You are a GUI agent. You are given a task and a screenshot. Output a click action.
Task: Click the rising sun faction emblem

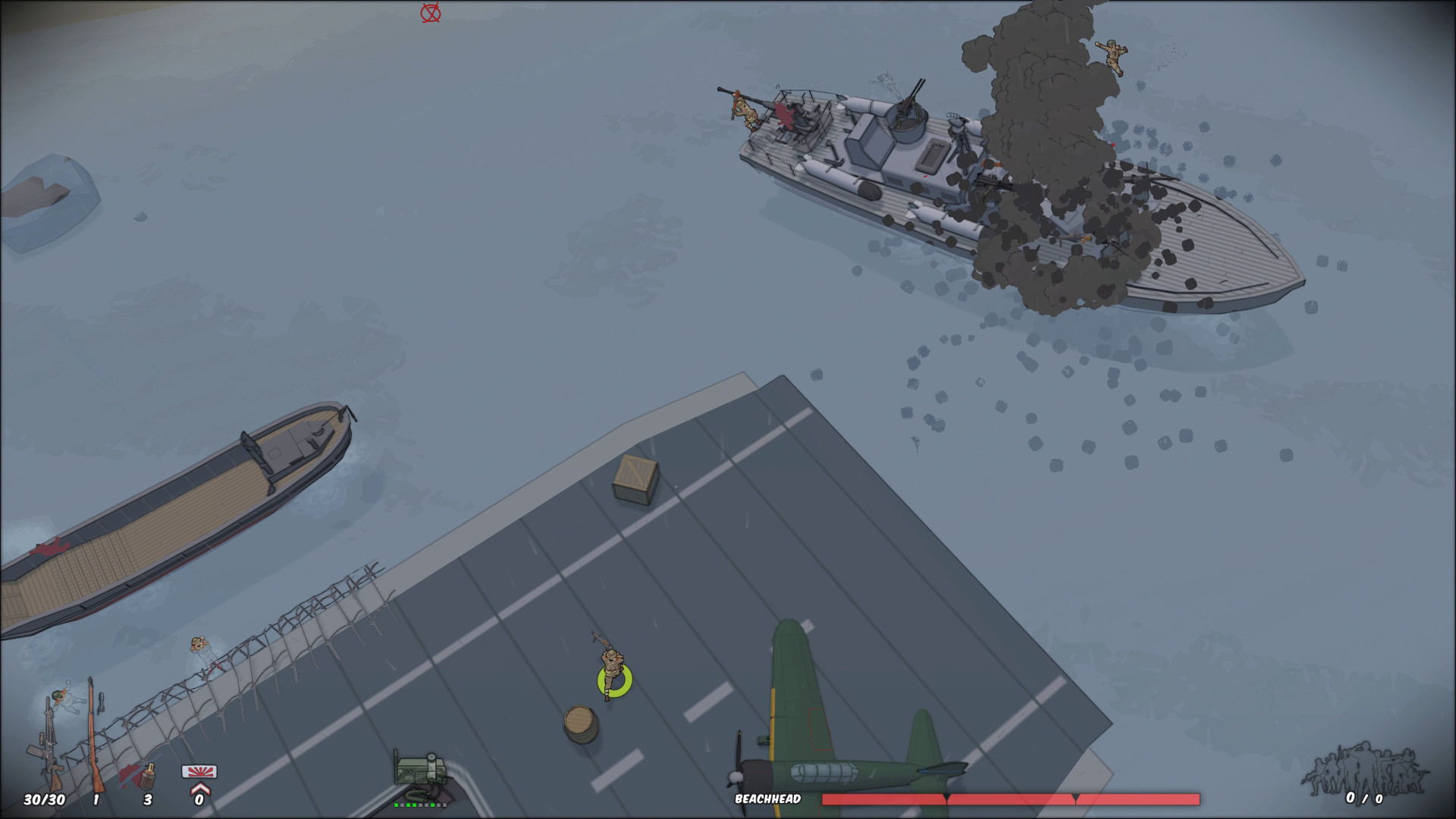click(x=199, y=771)
